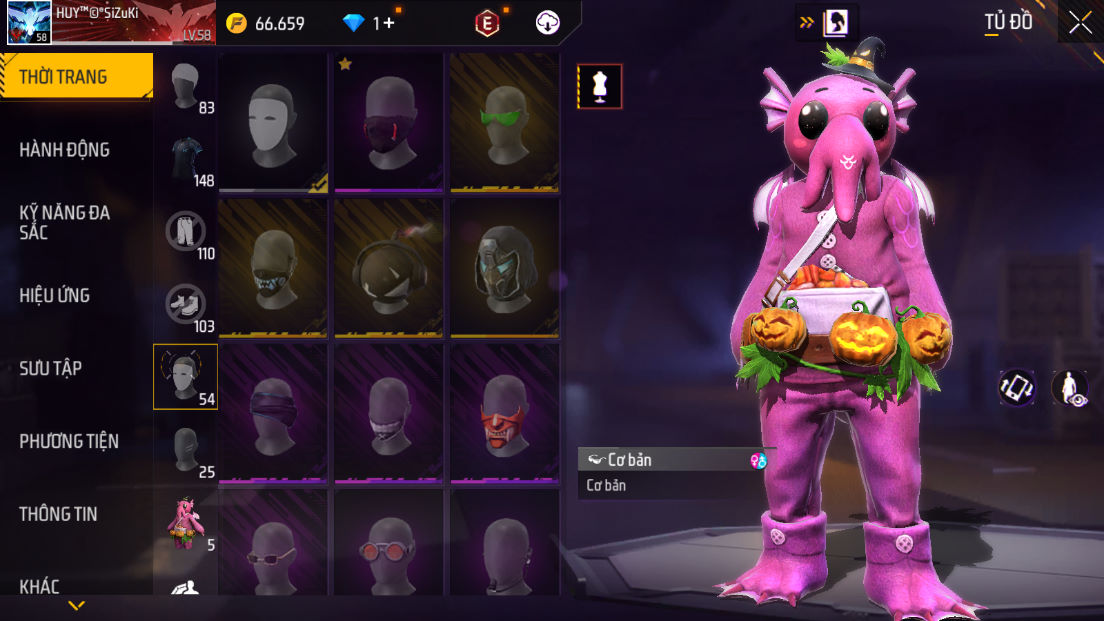Pick the shoes subcategory with 103 items
This screenshot has height=621, width=1104.
click(x=186, y=305)
